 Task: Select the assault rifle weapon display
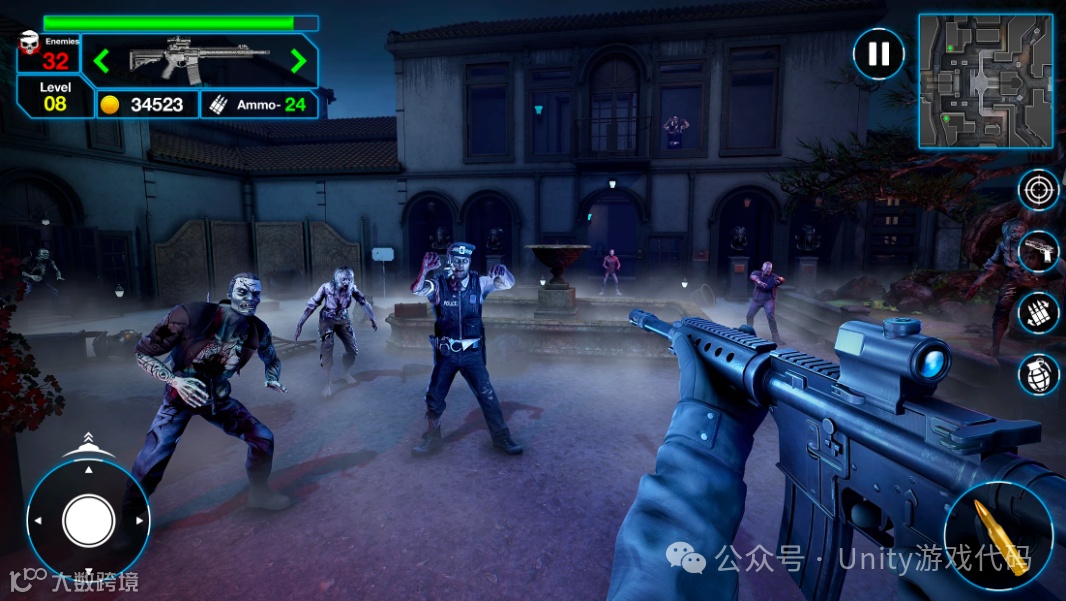(199, 60)
